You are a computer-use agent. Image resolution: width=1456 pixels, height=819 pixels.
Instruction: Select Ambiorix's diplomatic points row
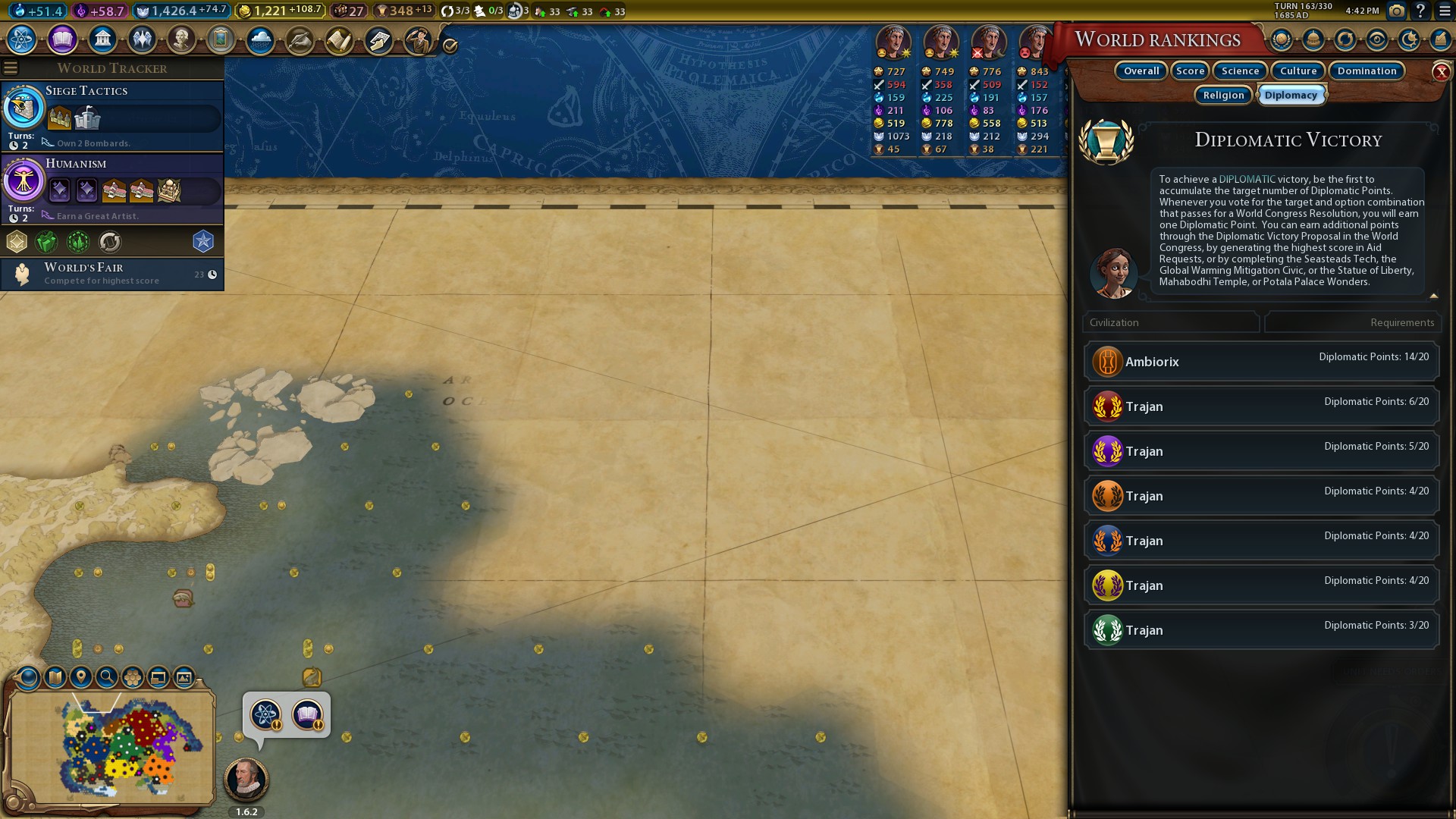tap(1261, 362)
